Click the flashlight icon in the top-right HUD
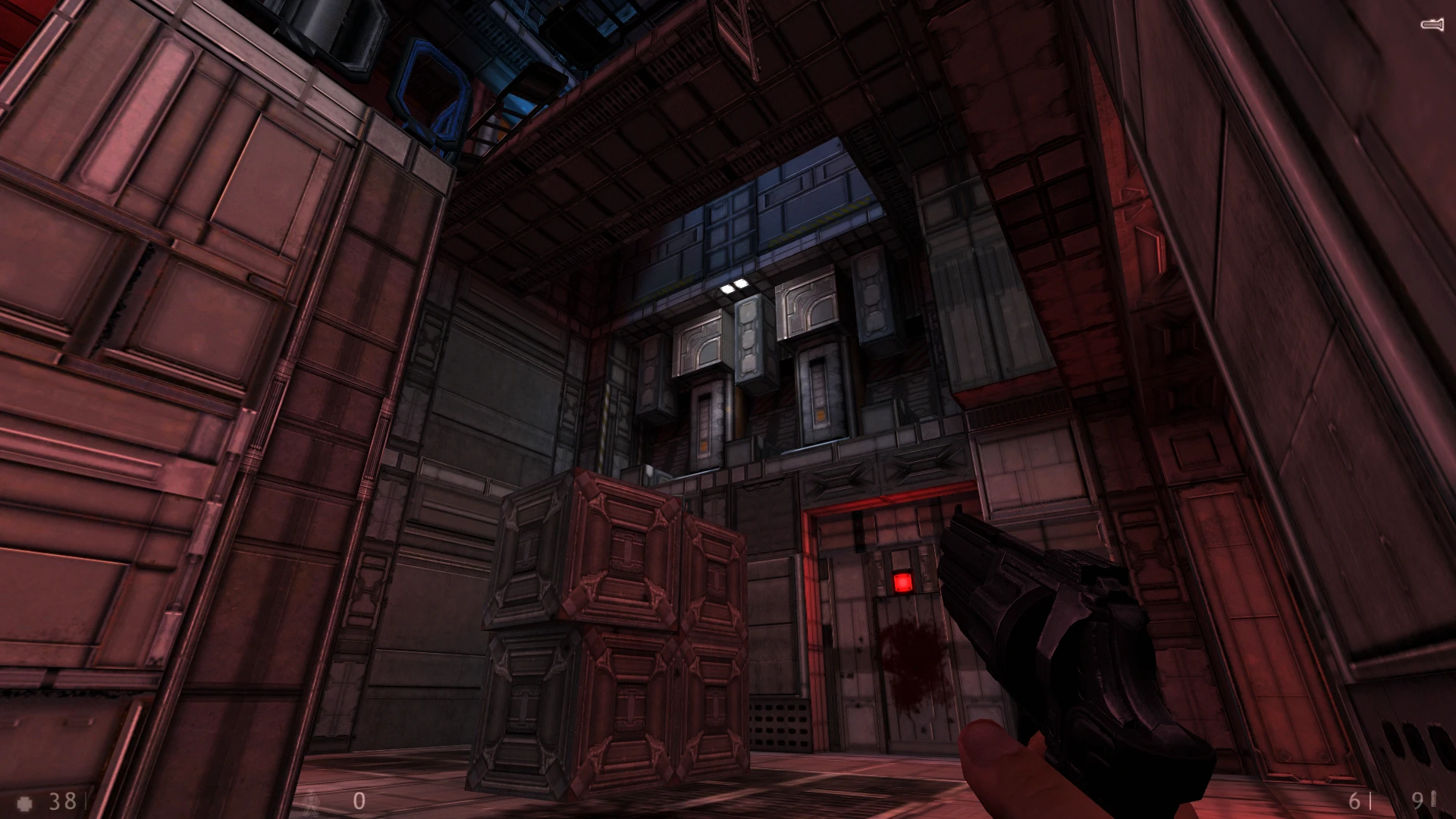This screenshot has height=819, width=1456. pyautogui.click(x=1432, y=23)
